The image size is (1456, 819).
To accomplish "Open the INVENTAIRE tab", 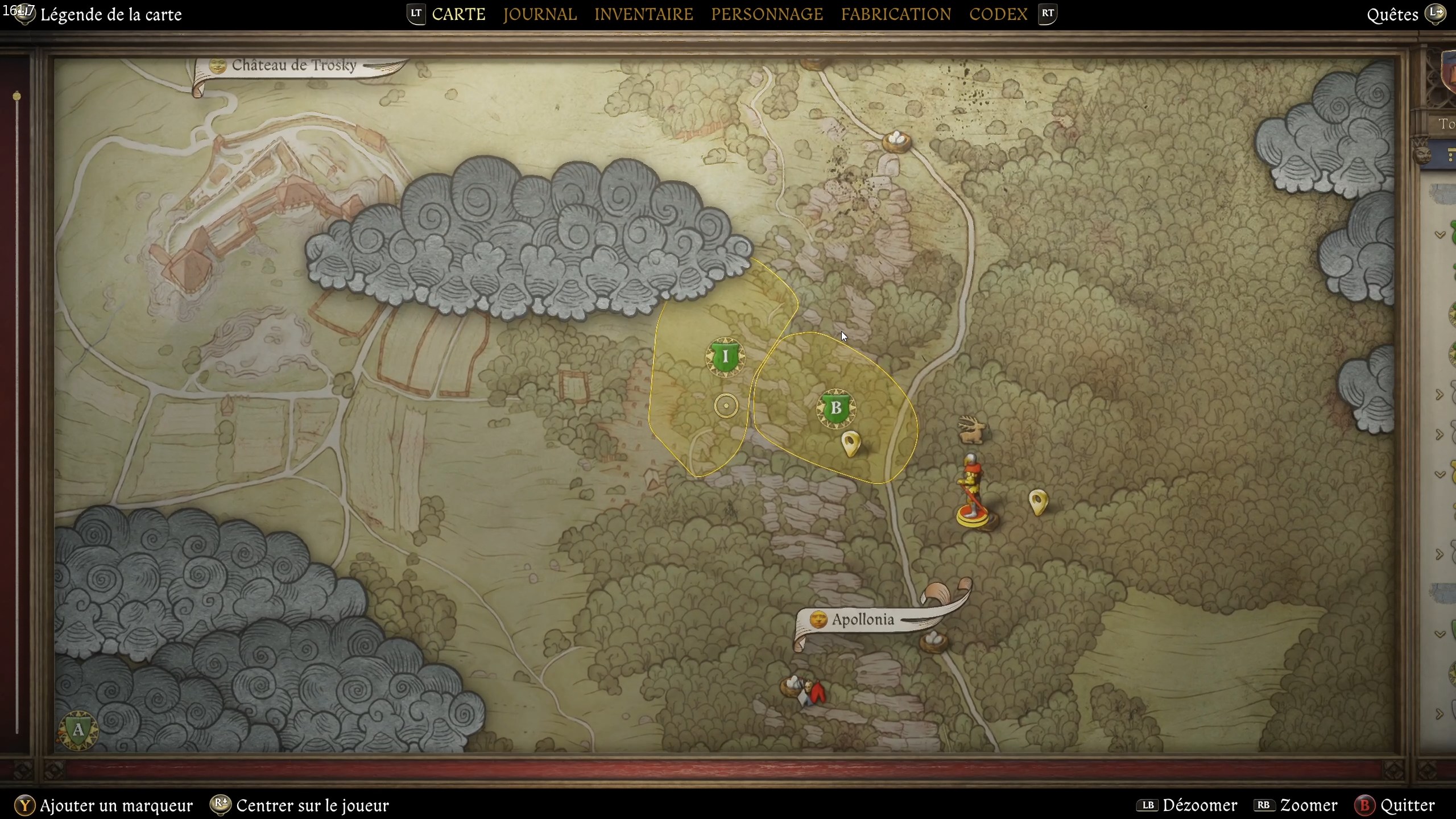I will click(x=644, y=14).
